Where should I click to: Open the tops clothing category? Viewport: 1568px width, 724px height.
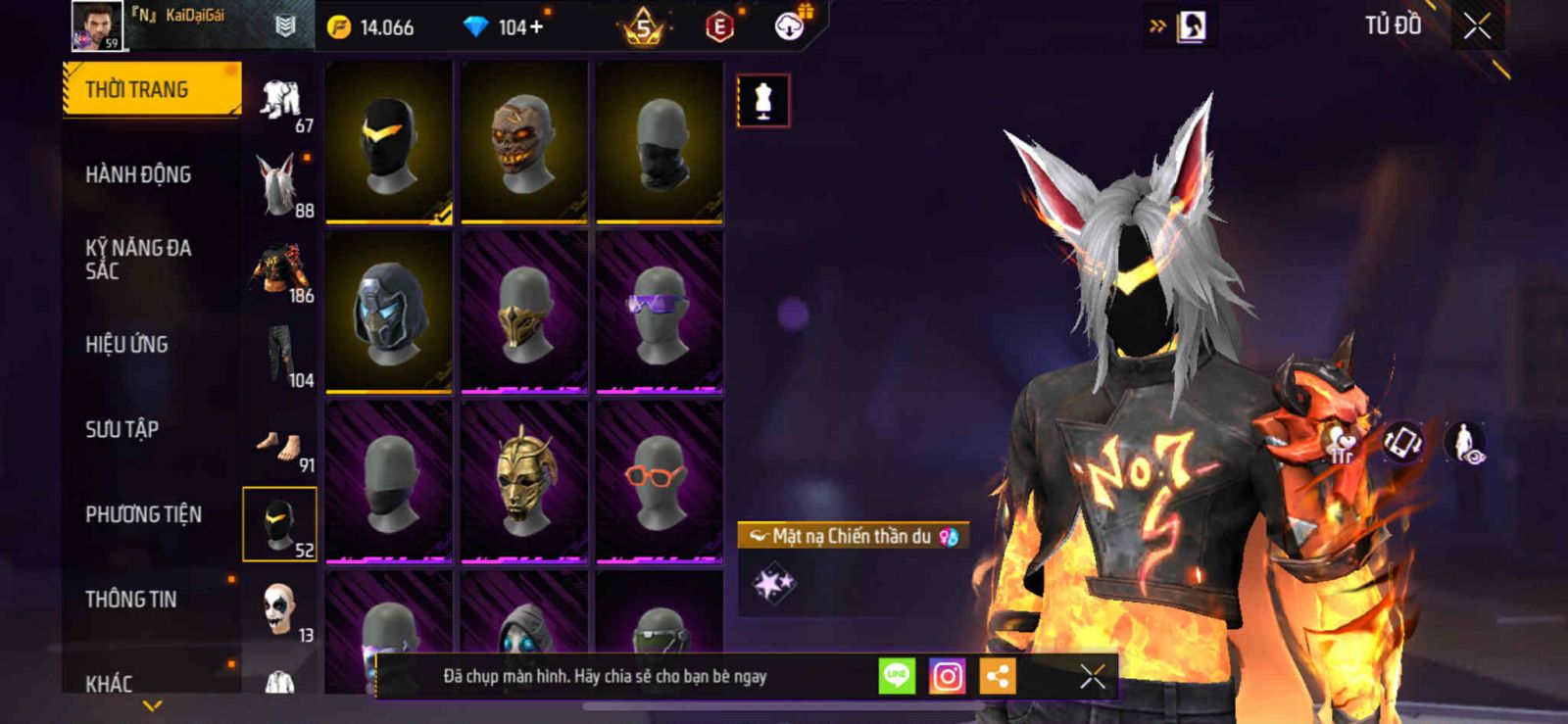click(x=281, y=270)
